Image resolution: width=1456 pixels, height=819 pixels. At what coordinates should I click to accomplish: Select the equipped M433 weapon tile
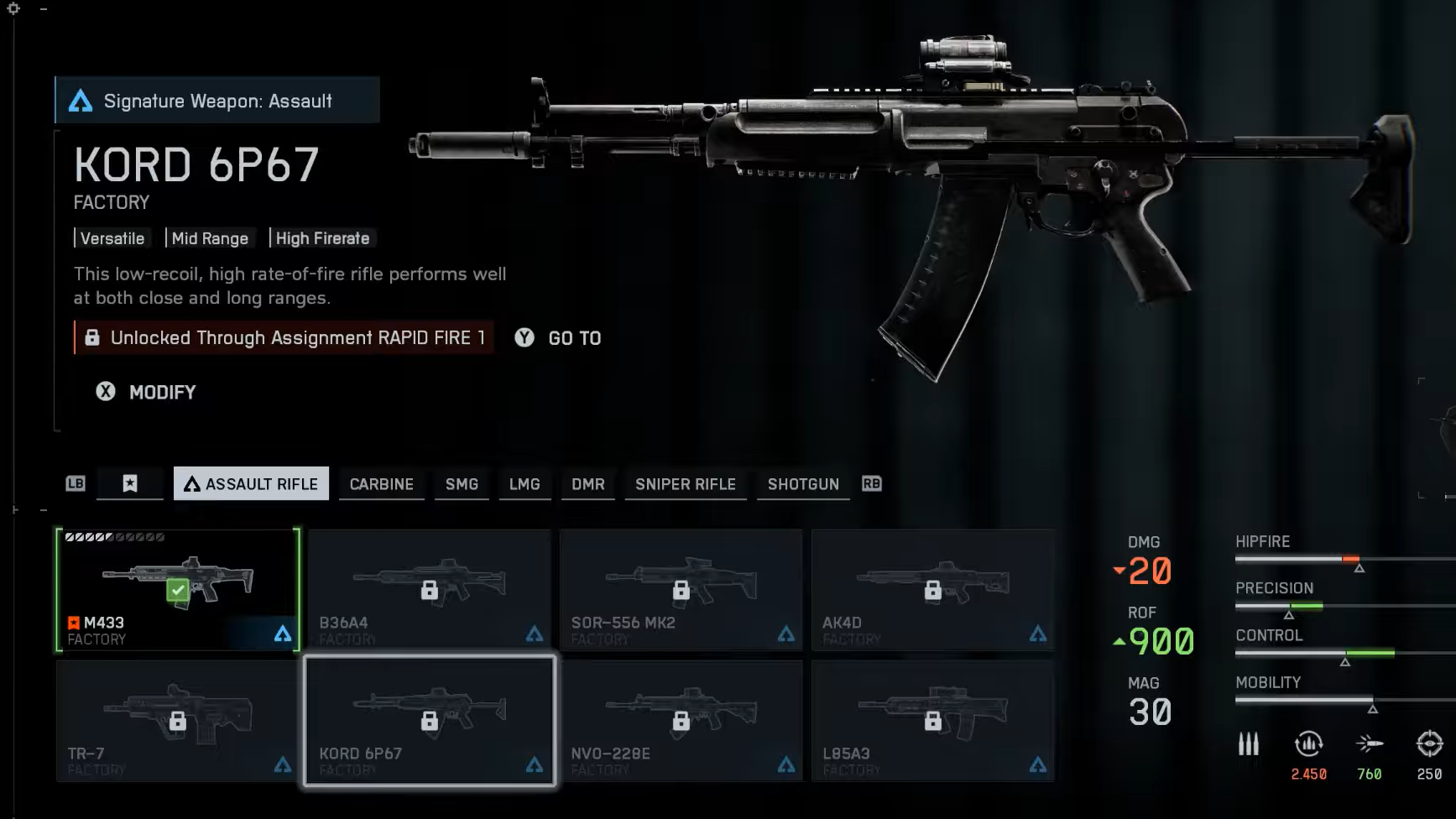coord(178,589)
